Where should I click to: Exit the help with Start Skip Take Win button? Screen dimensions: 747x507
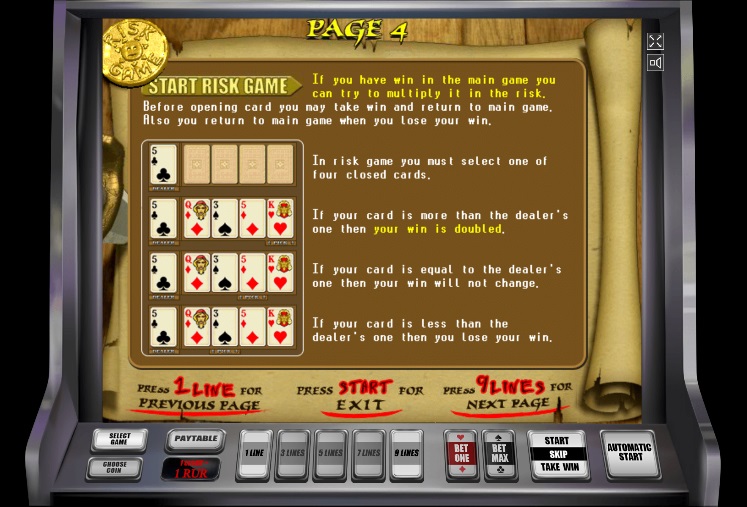pos(557,454)
